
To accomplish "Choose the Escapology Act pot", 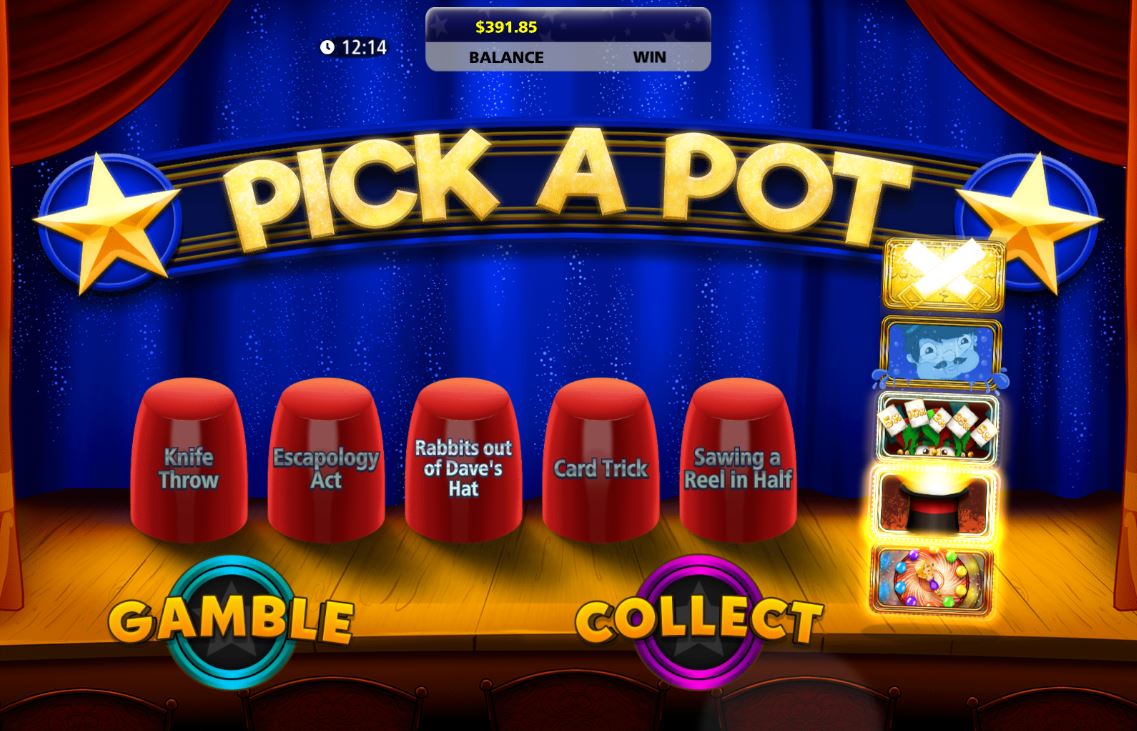I will [326, 462].
